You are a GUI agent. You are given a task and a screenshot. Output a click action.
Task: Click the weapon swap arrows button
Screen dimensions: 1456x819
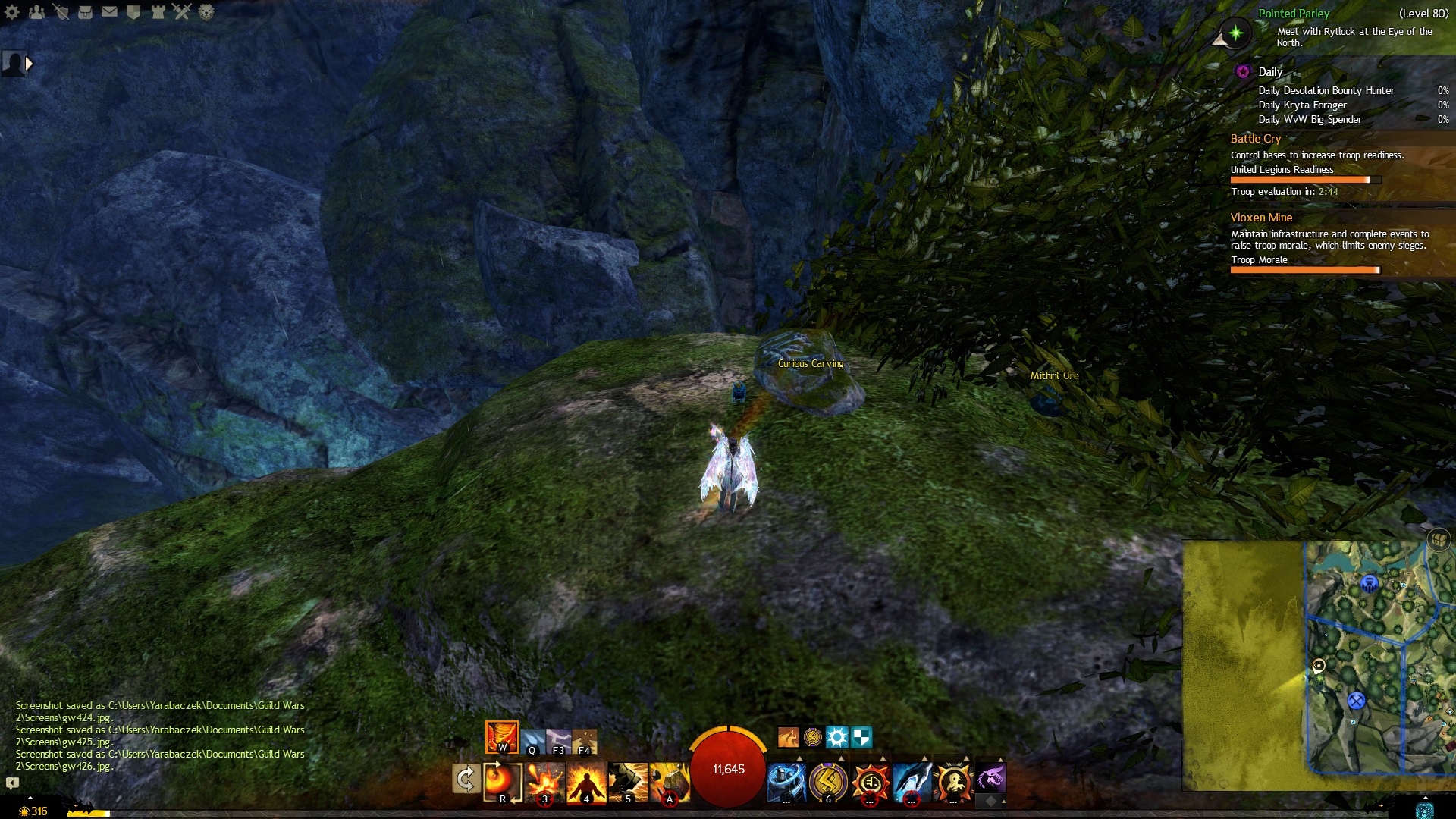(x=466, y=779)
